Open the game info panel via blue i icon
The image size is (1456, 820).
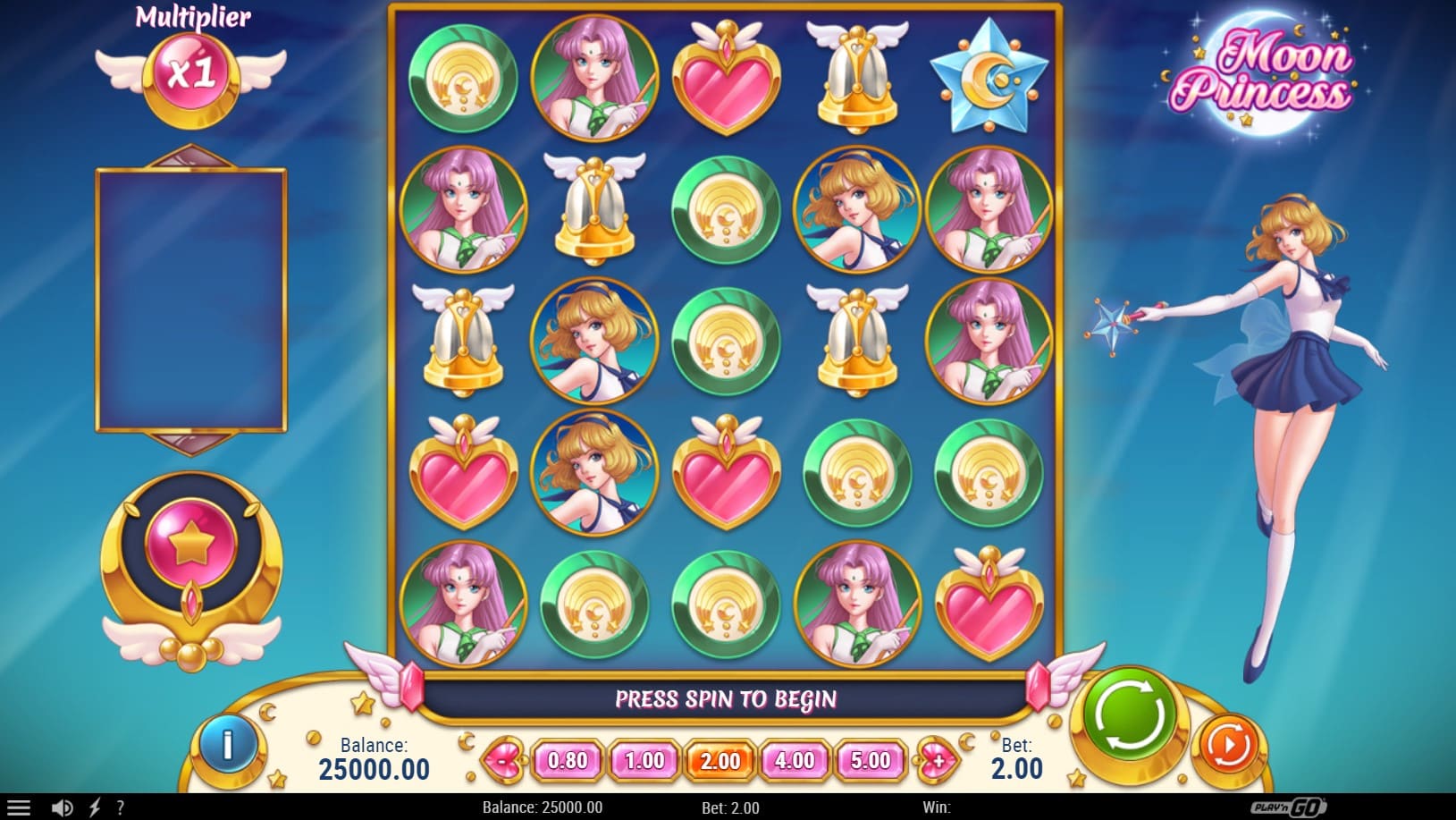click(x=229, y=743)
